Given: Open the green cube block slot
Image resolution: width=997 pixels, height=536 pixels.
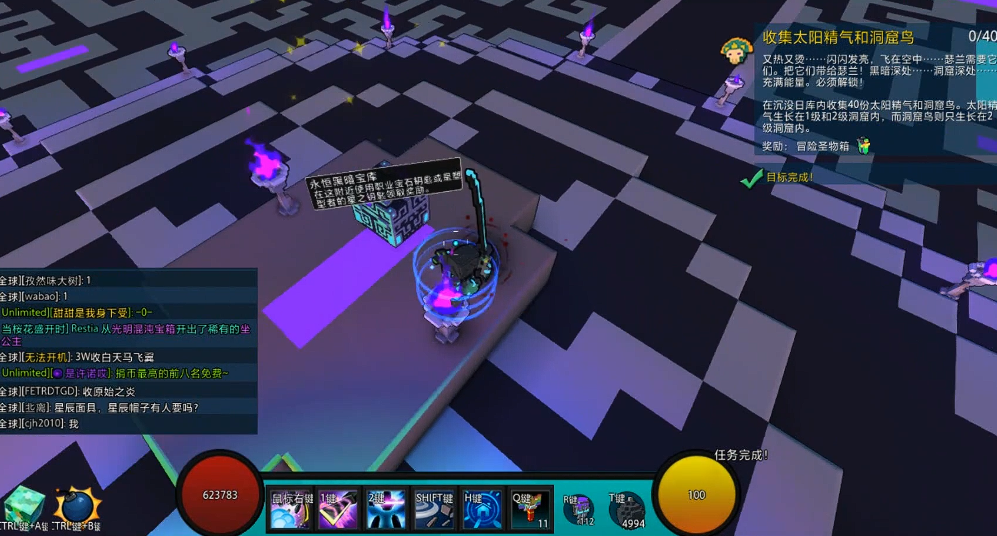Looking at the screenshot, I should 22,506.
